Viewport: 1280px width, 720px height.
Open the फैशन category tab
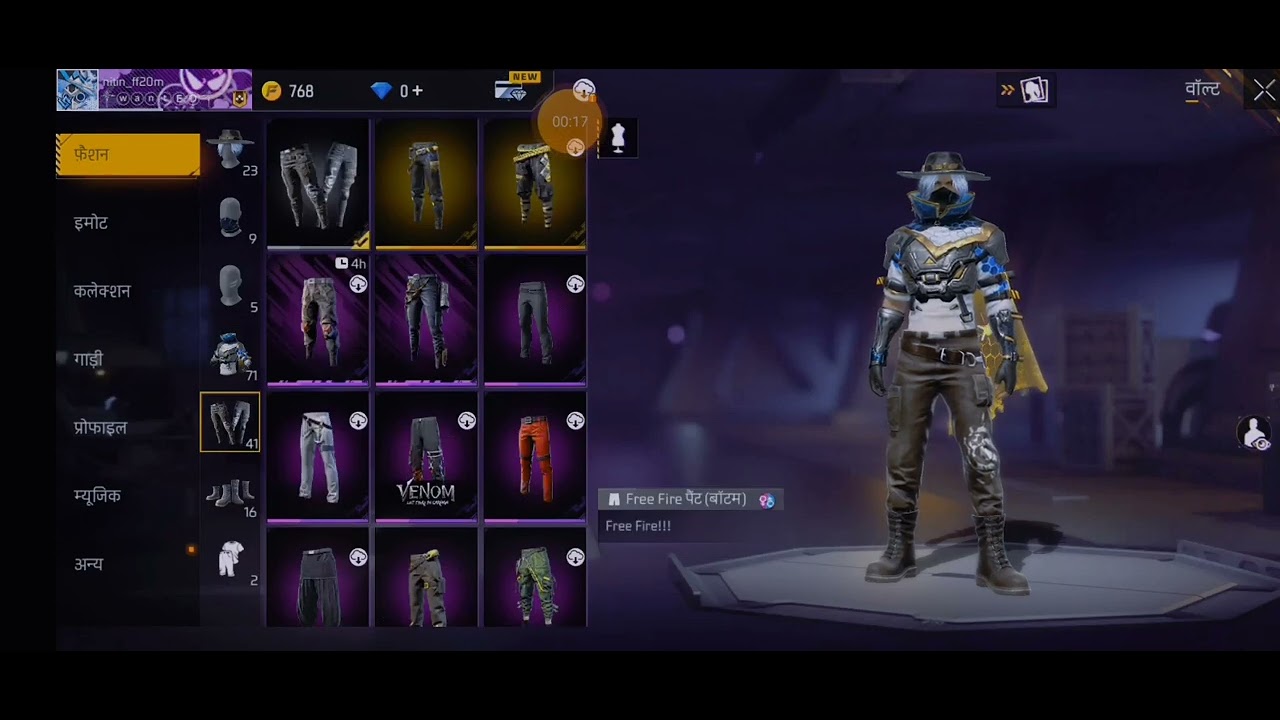coord(128,155)
